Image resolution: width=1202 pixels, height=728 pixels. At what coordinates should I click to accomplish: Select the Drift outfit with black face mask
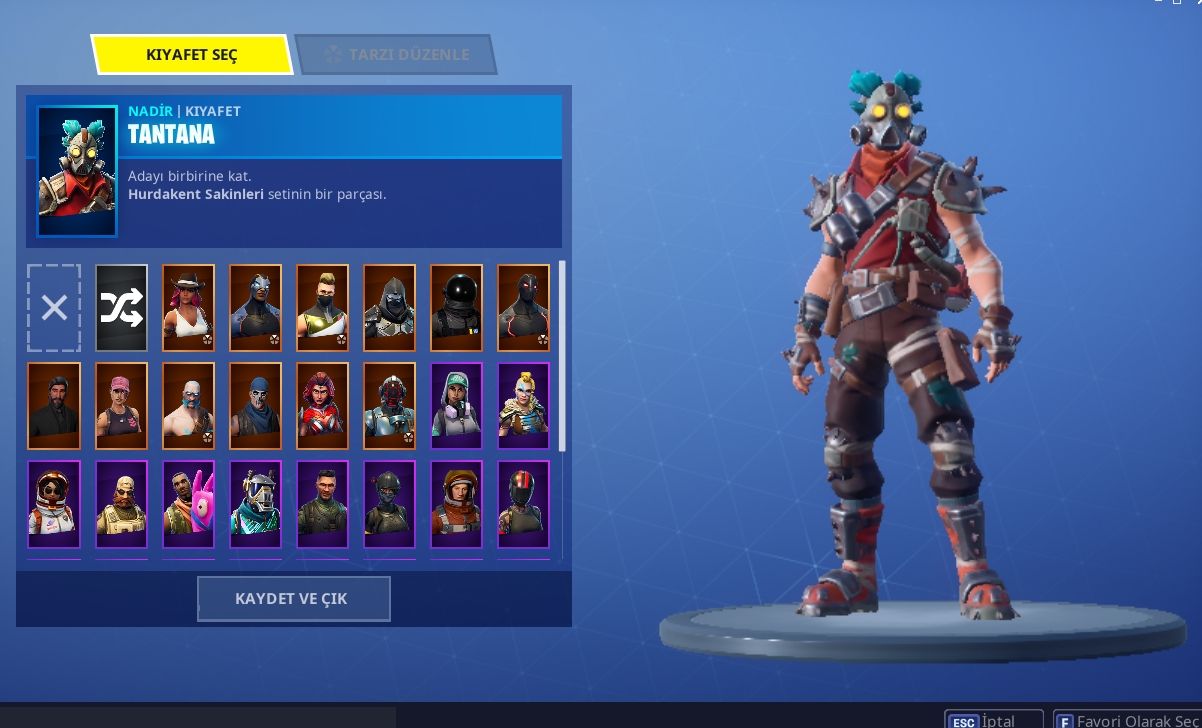(x=322, y=308)
